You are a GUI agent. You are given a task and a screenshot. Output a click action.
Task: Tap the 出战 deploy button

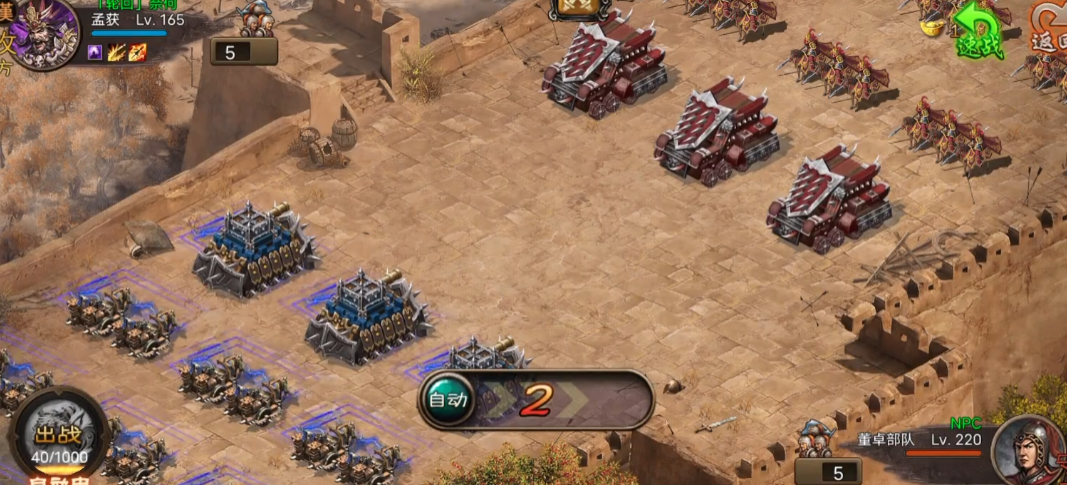(59, 436)
